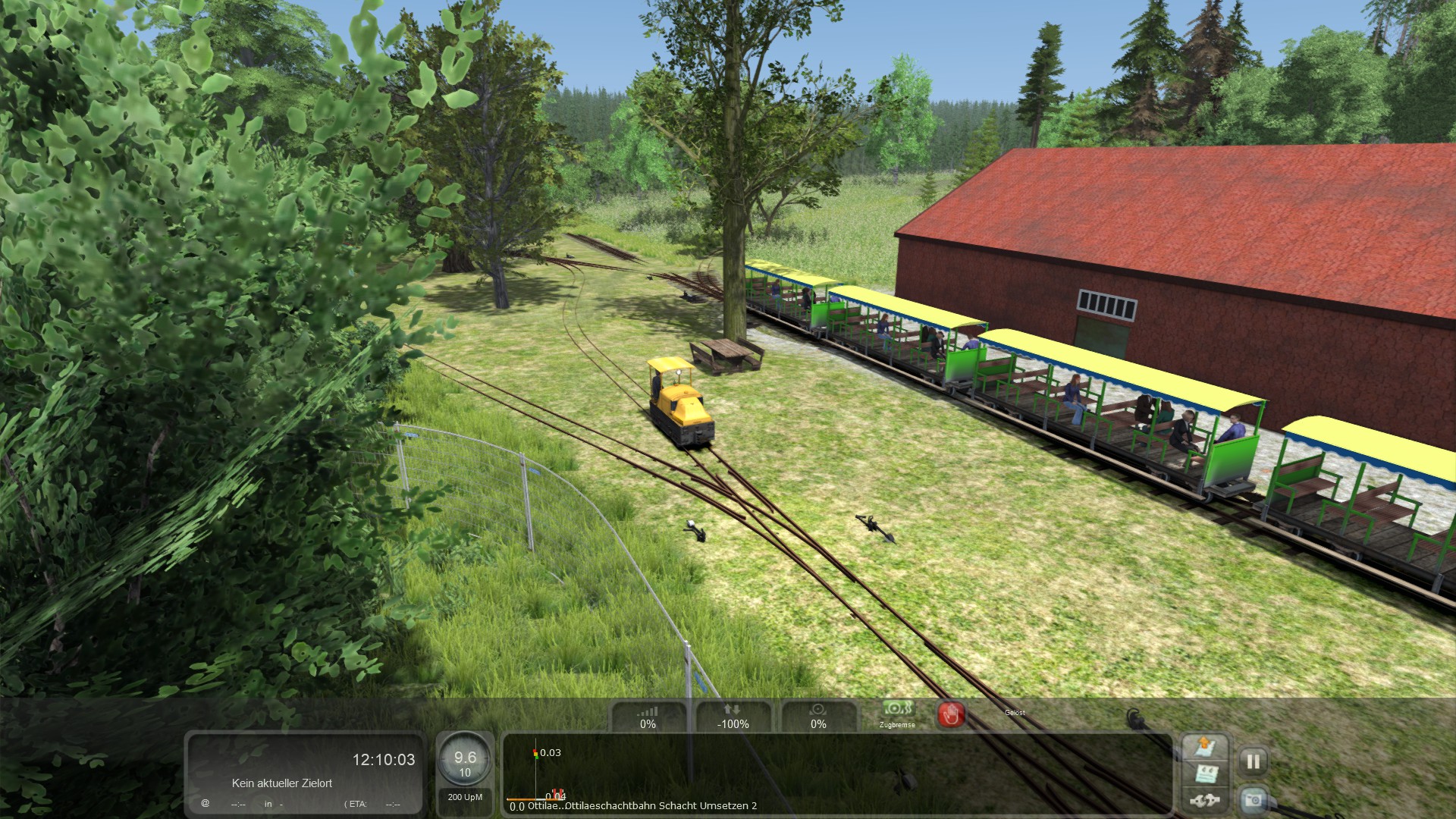The image size is (1456, 819).
Task: Adjust the brake control showing 0%
Action: click(818, 717)
